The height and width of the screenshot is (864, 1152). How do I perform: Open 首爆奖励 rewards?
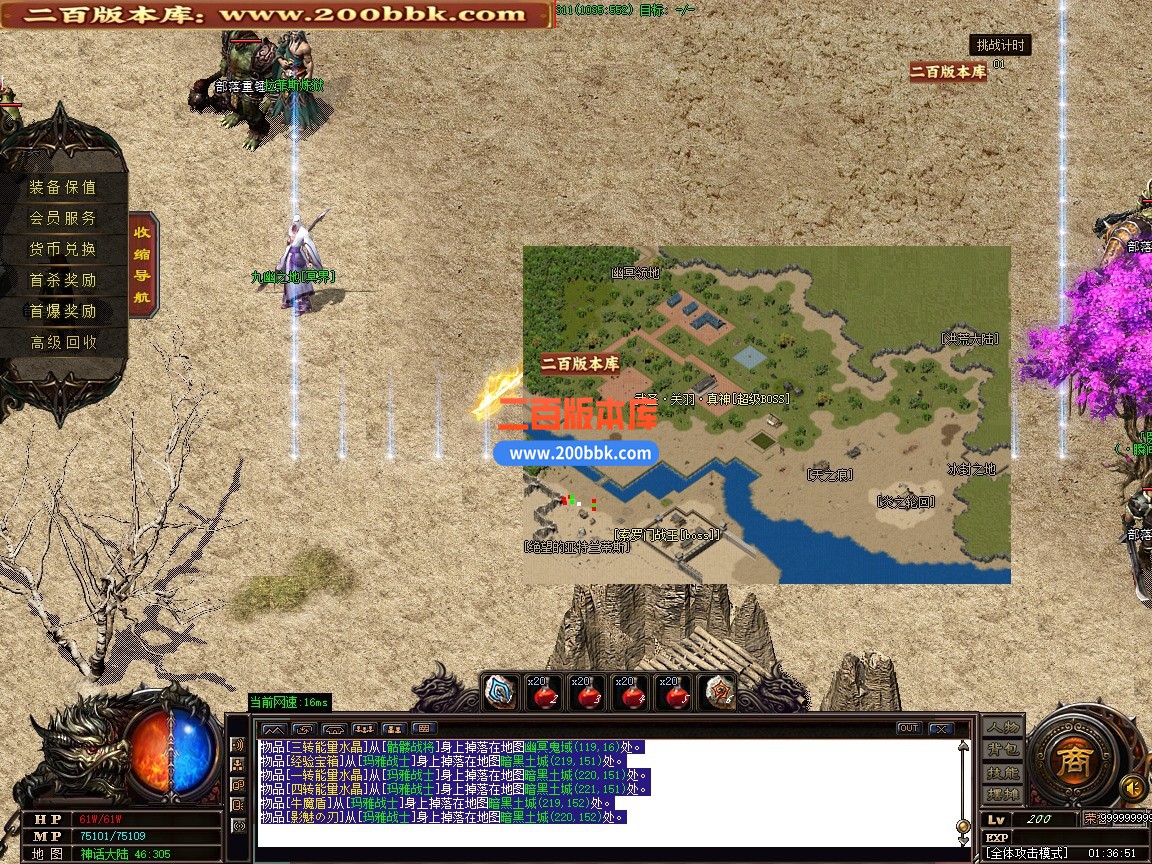click(x=63, y=311)
